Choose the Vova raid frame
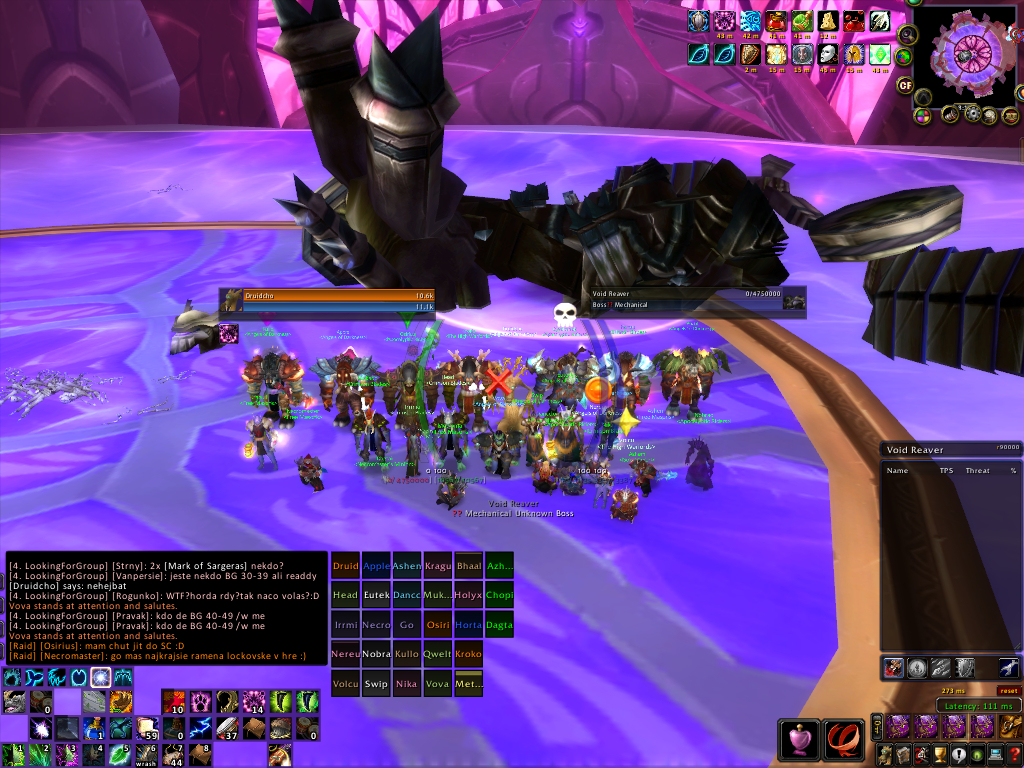The height and width of the screenshot is (768, 1024). 437,683
